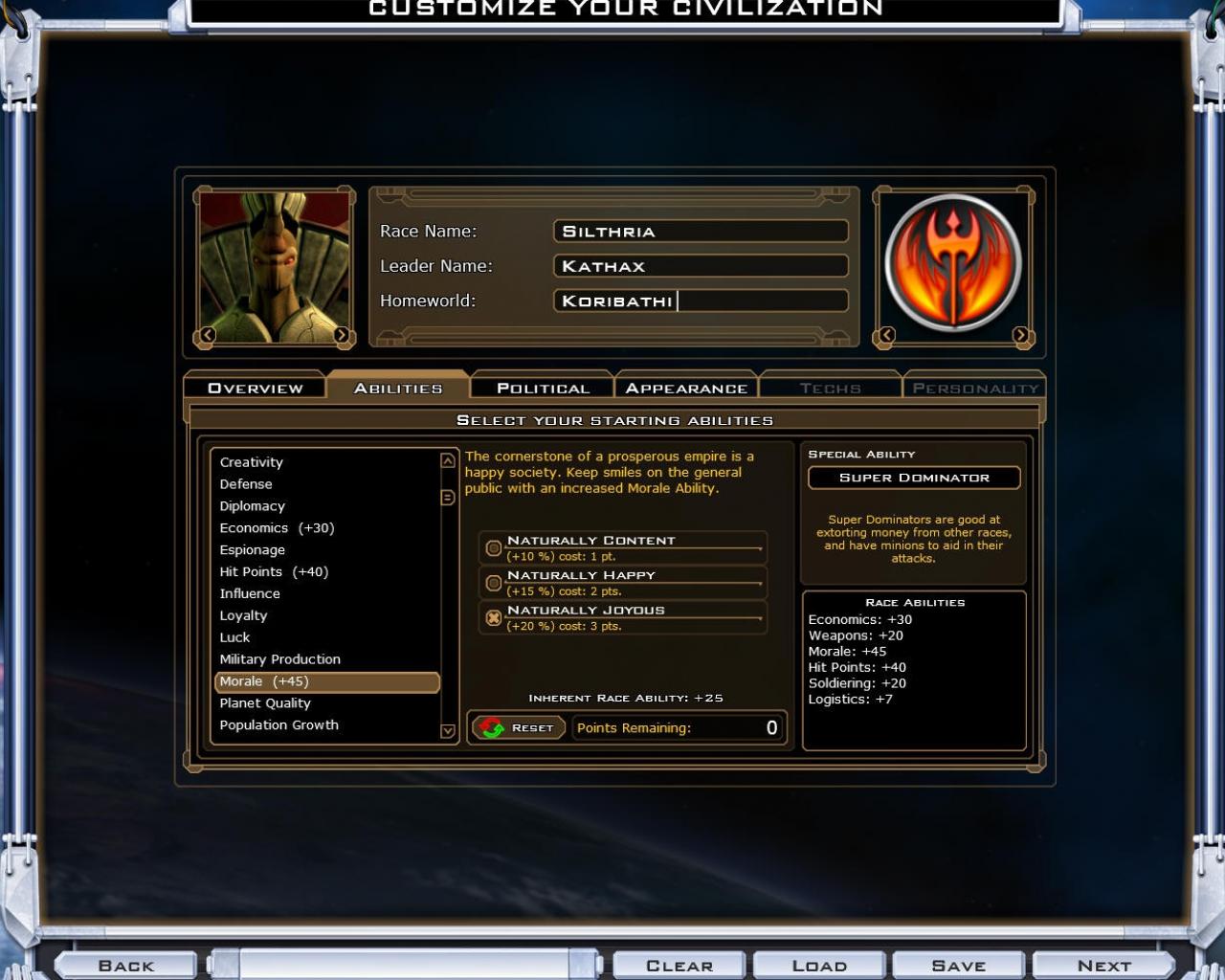The height and width of the screenshot is (980, 1225).
Task: Browse next leader portrait with right arrow
Action: click(x=345, y=334)
